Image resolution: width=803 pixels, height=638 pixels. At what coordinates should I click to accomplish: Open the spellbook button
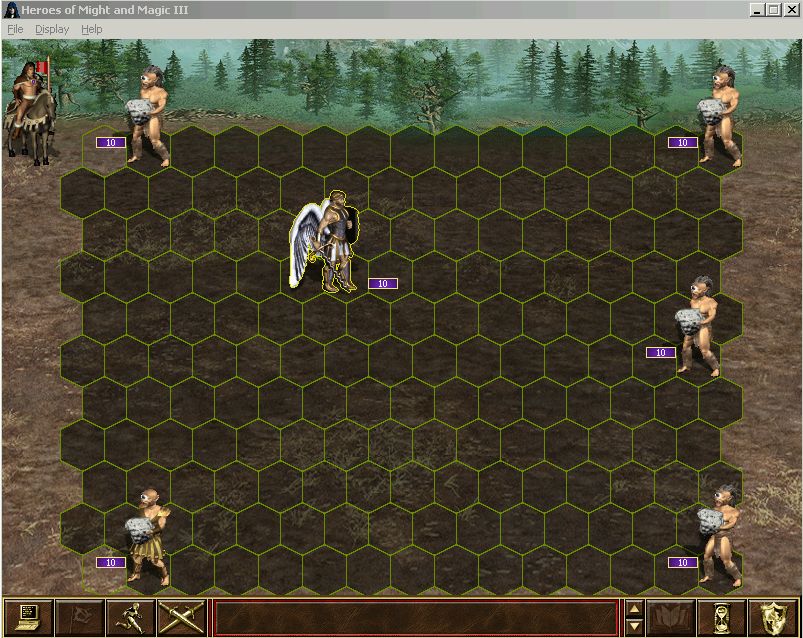[x=671, y=617]
